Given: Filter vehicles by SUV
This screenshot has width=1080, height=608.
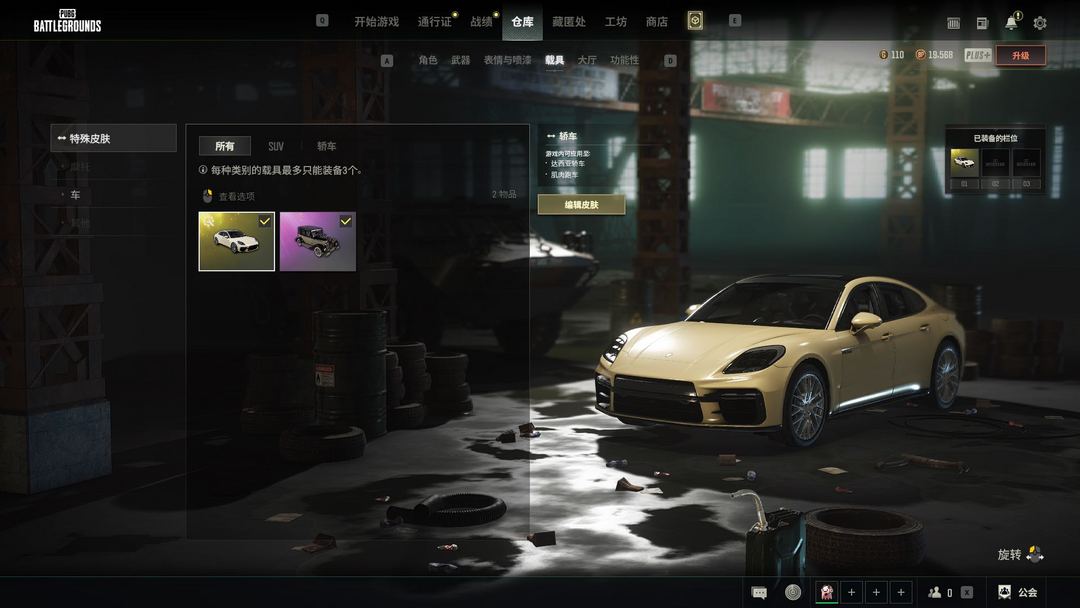Looking at the screenshot, I should [276, 147].
